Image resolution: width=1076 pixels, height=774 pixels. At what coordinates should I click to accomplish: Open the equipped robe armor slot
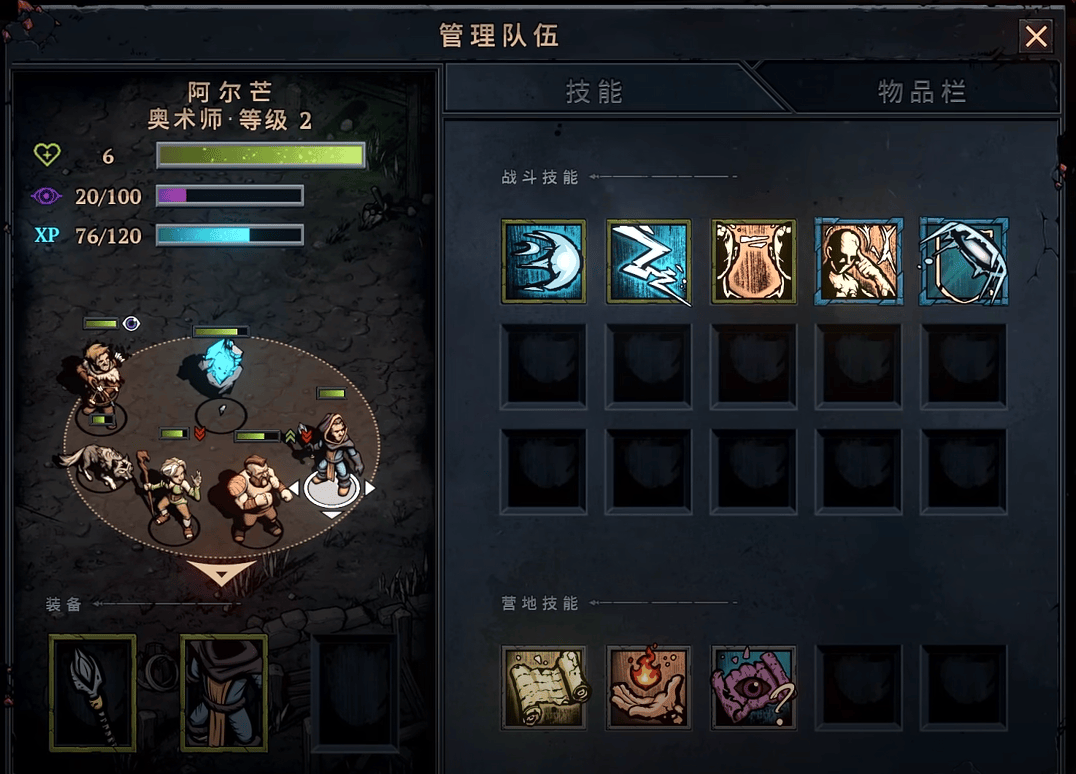pos(223,692)
